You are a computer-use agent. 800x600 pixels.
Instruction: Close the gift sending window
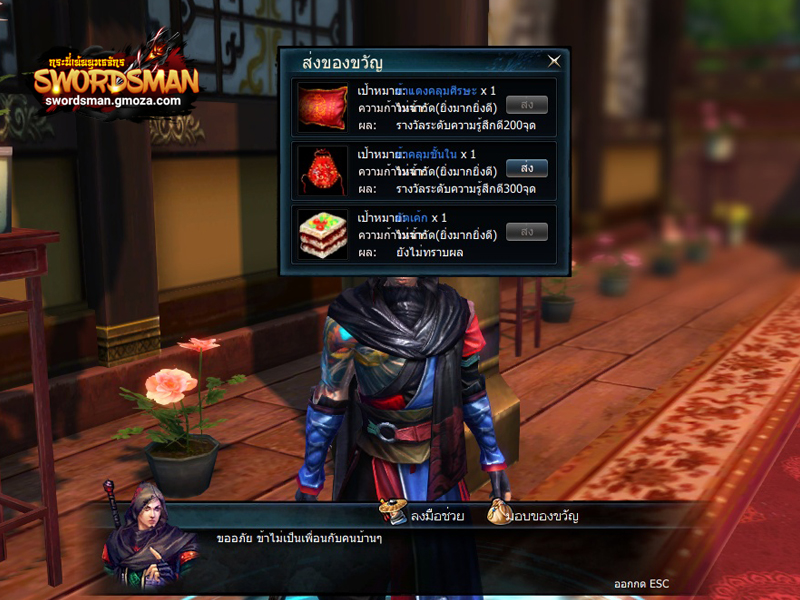coord(554,61)
